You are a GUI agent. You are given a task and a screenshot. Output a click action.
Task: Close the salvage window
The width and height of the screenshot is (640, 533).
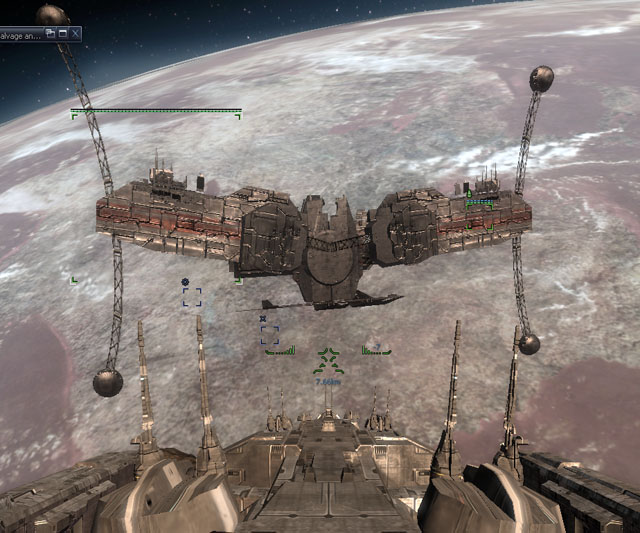[75, 33]
